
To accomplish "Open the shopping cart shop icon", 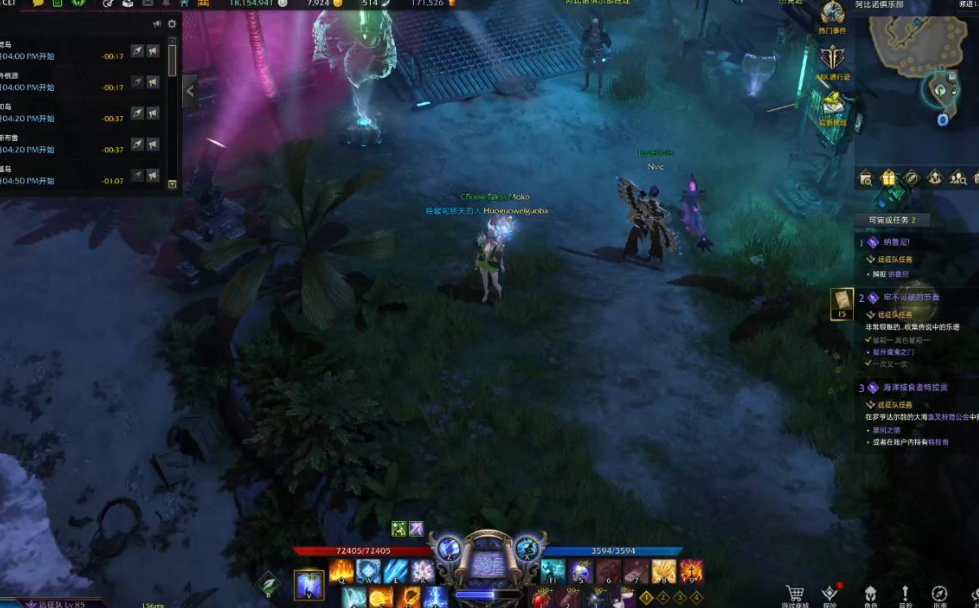I will point(795,593).
